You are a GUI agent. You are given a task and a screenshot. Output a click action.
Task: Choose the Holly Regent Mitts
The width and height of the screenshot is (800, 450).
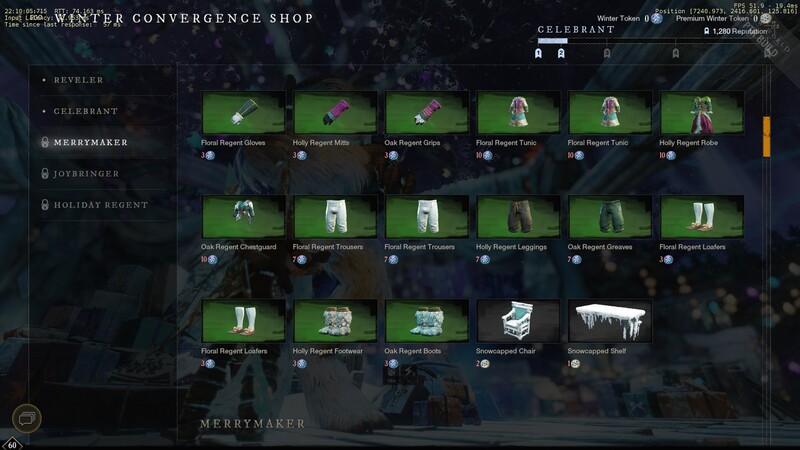pos(335,113)
